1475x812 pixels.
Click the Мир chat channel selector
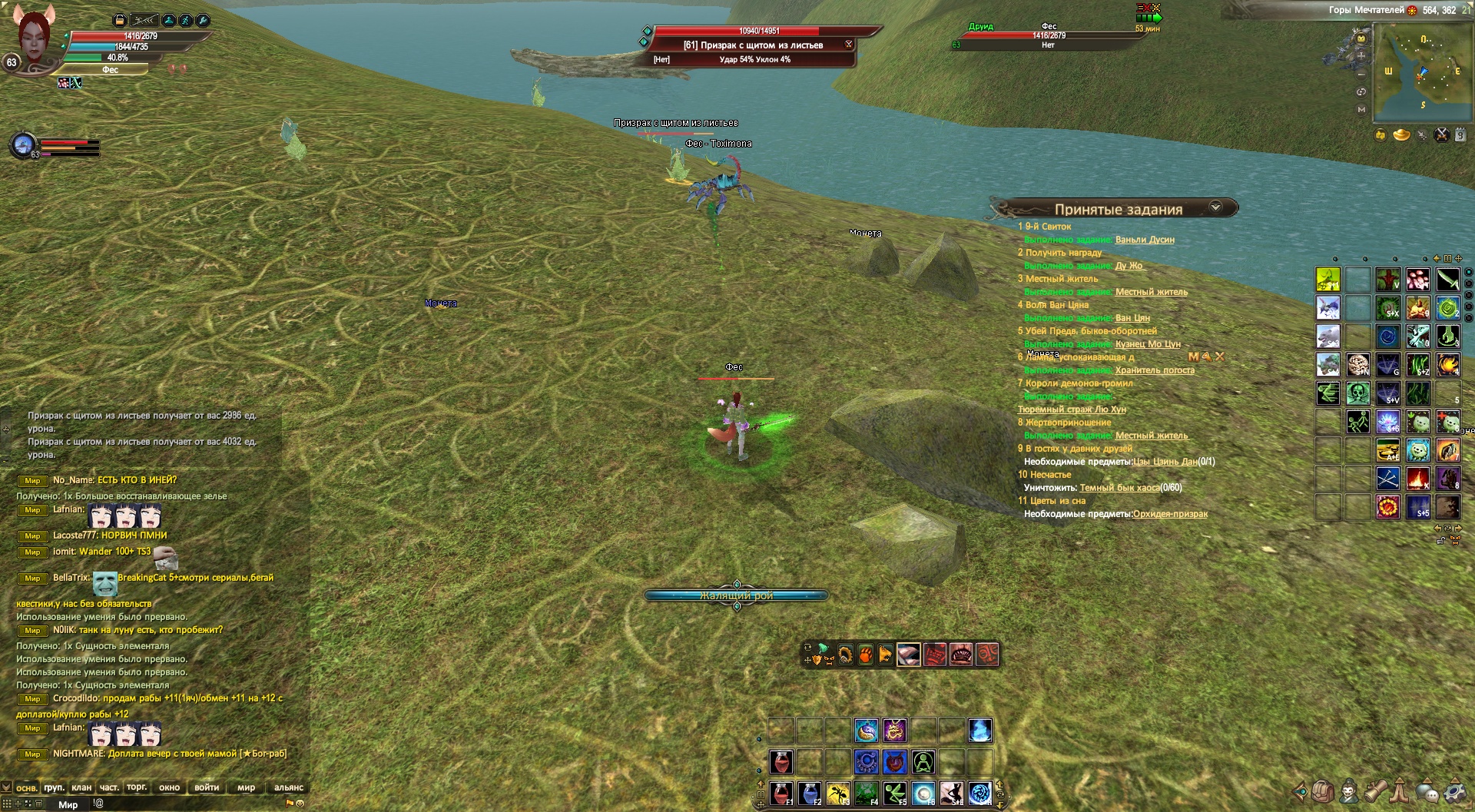click(x=68, y=804)
